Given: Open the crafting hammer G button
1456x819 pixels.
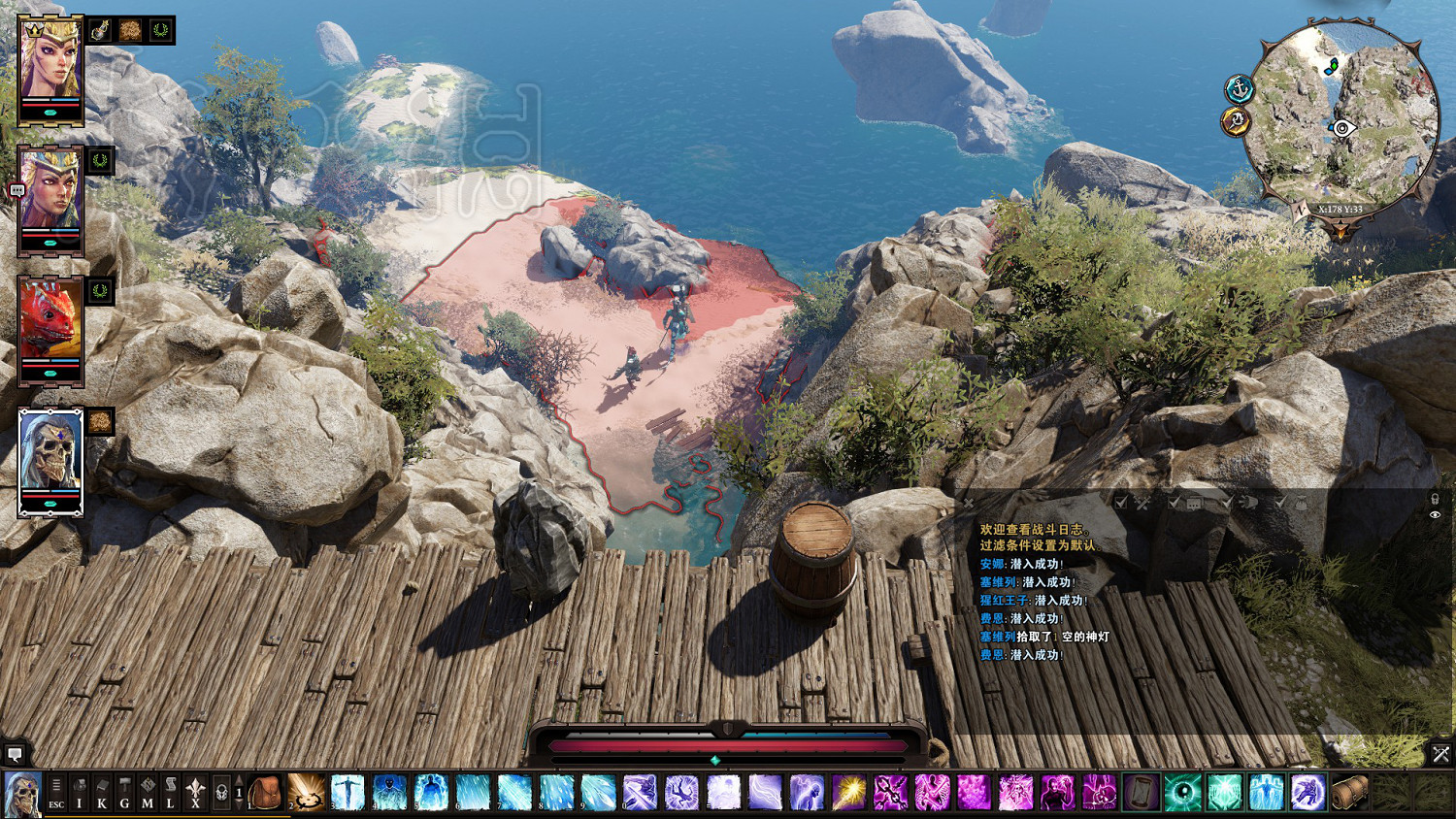Looking at the screenshot, I should pos(124,793).
